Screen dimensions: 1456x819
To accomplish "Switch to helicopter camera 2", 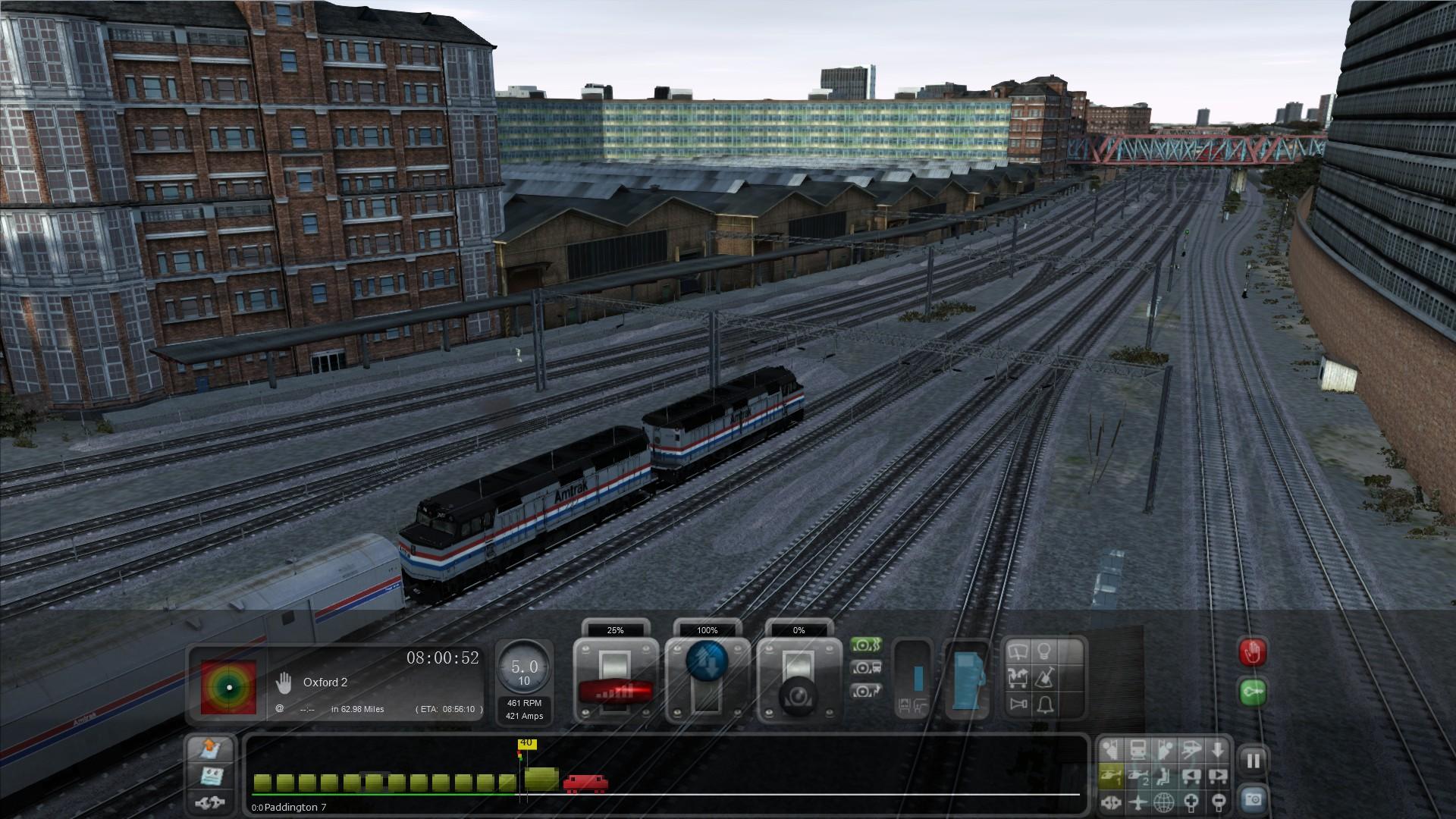I will tap(1137, 776).
